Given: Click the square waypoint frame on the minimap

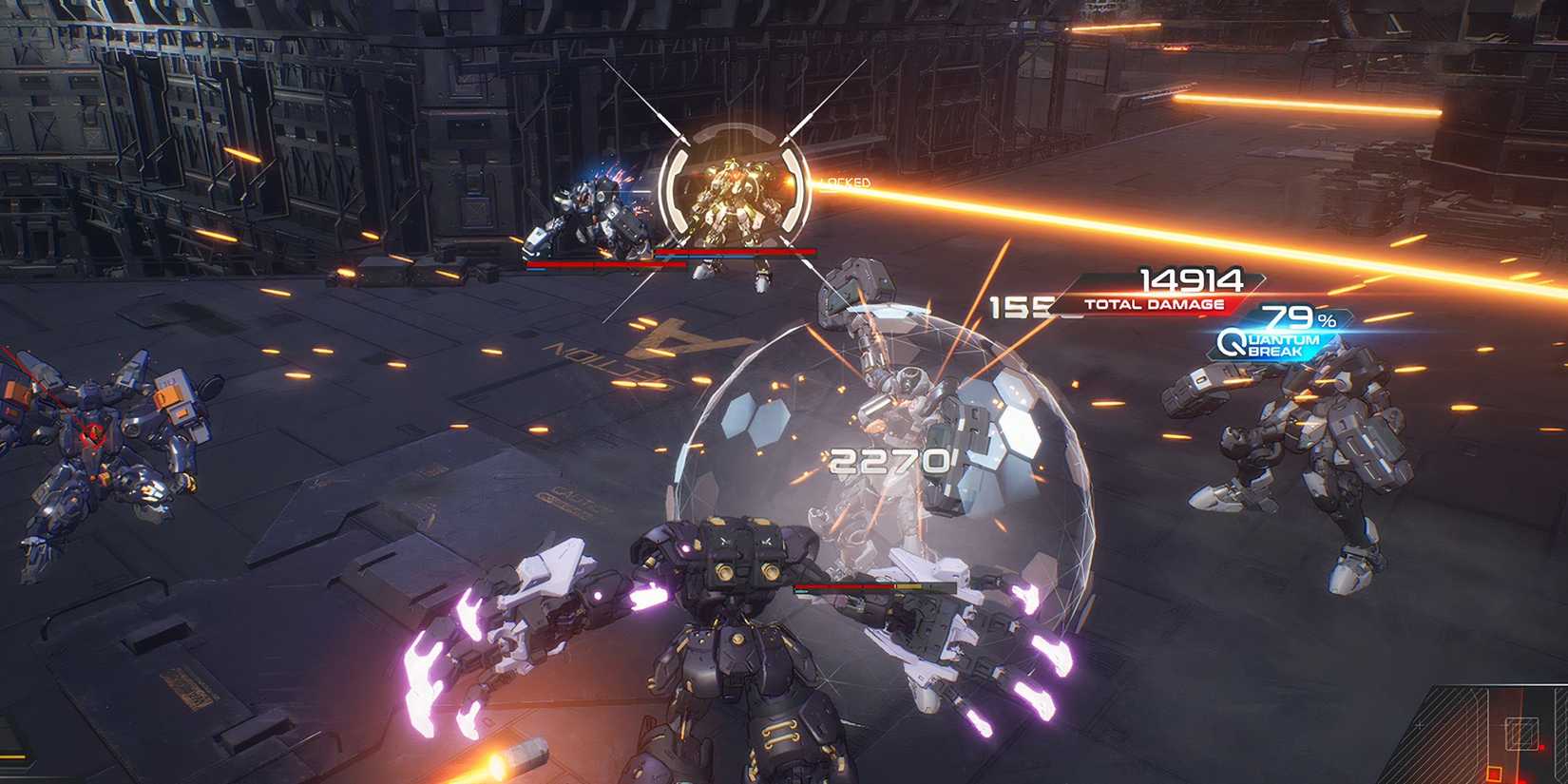Looking at the screenshot, I should [x=1521, y=734].
